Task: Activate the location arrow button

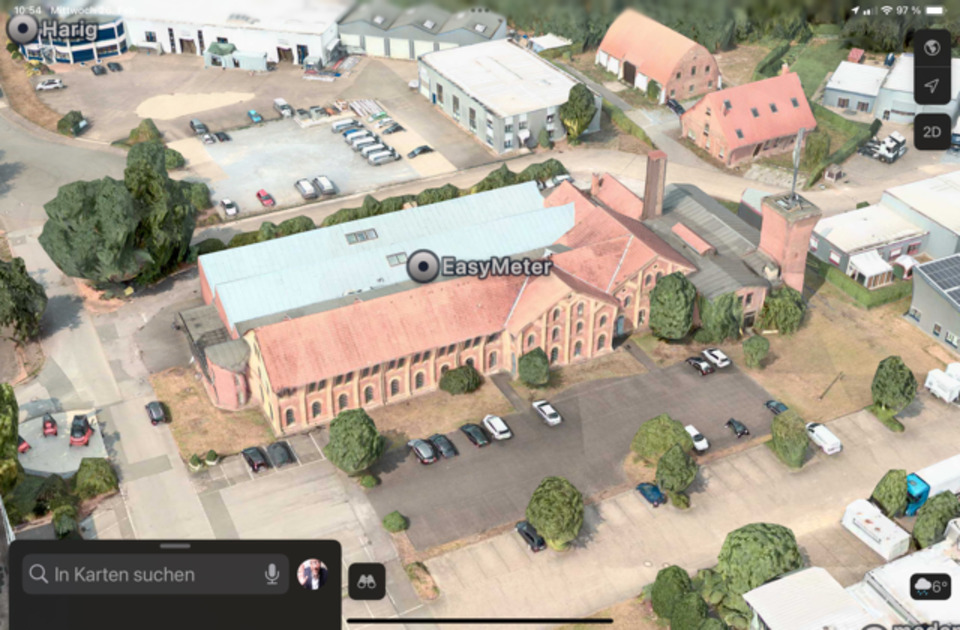Action: pos(932,86)
